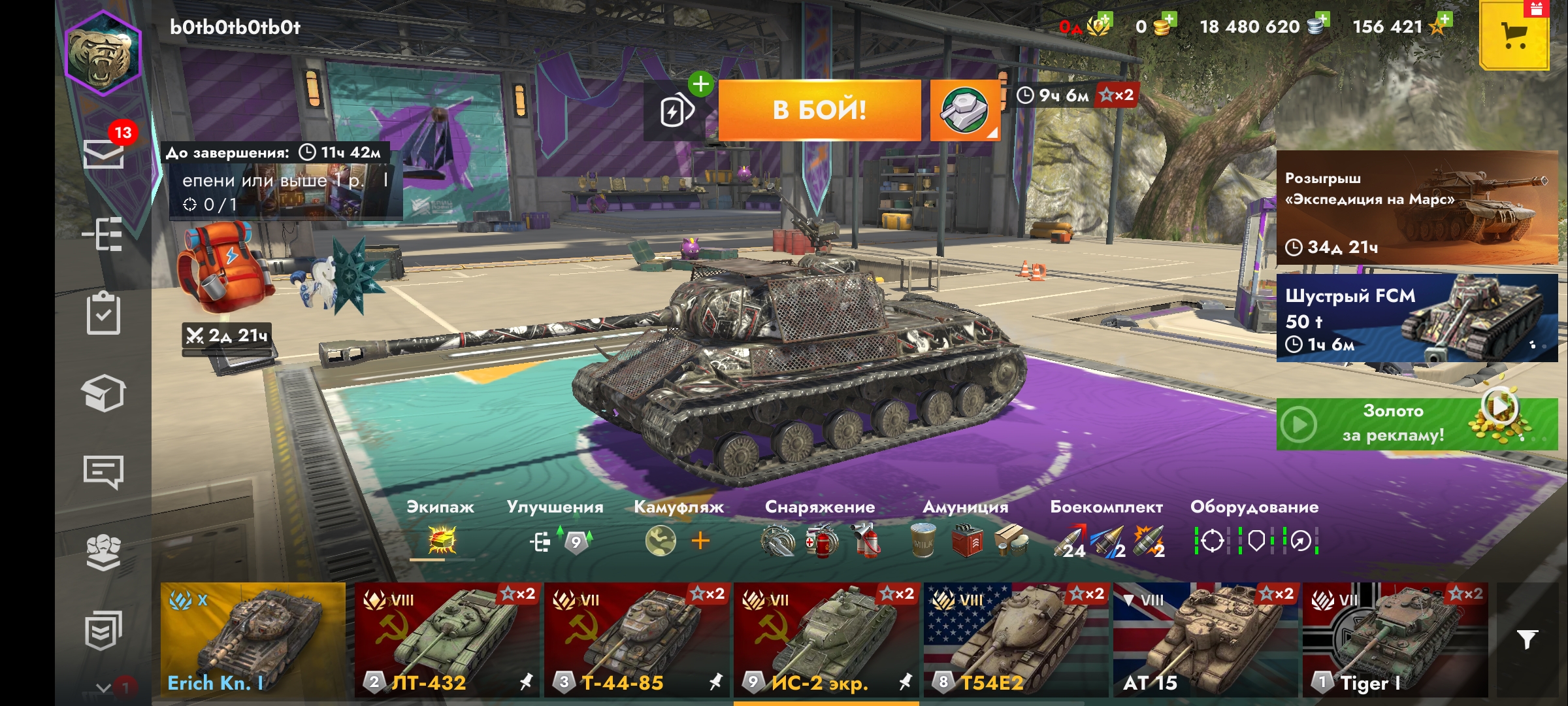Open the shop cart button
The height and width of the screenshot is (706, 1568).
tap(1514, 35)
